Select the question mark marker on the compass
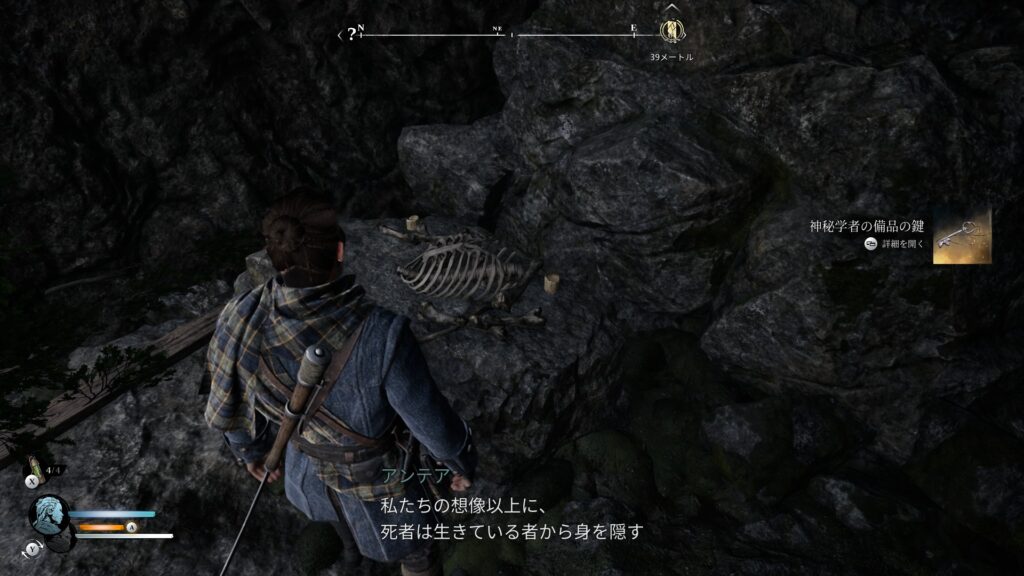This screenshot has height=576, width=1024. (351, 34)
